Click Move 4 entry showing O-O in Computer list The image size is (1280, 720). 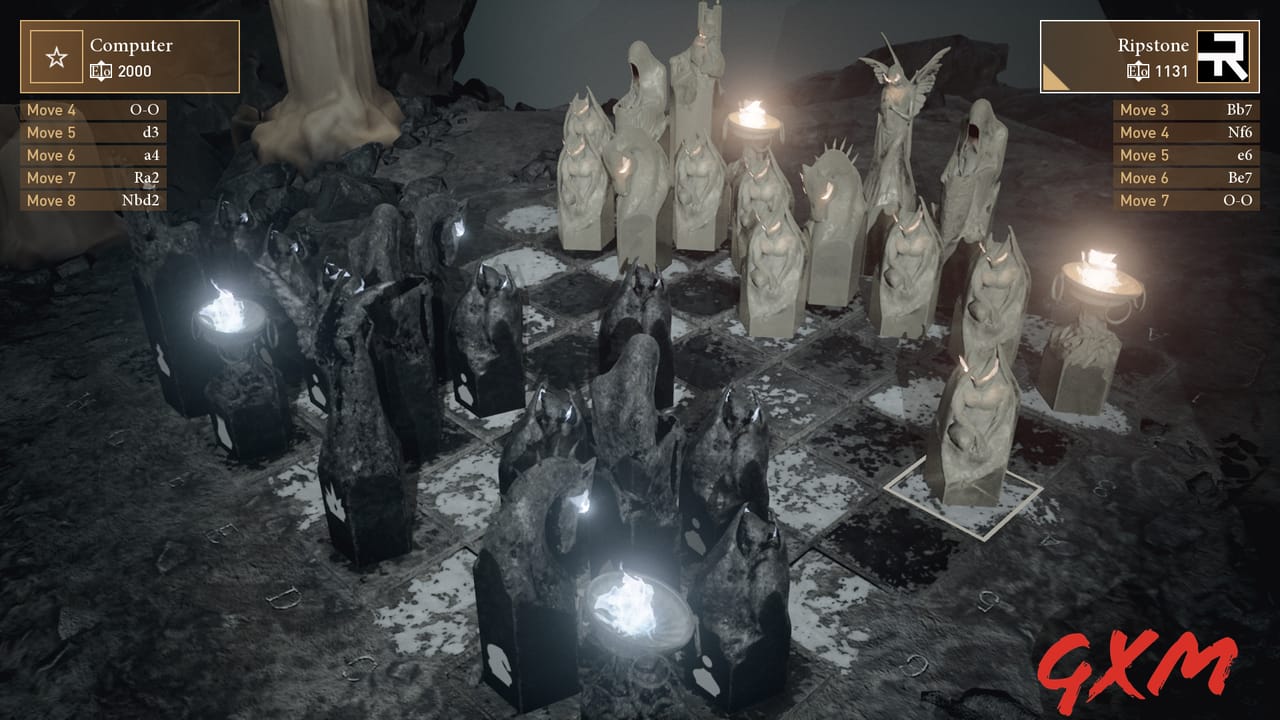93,110
